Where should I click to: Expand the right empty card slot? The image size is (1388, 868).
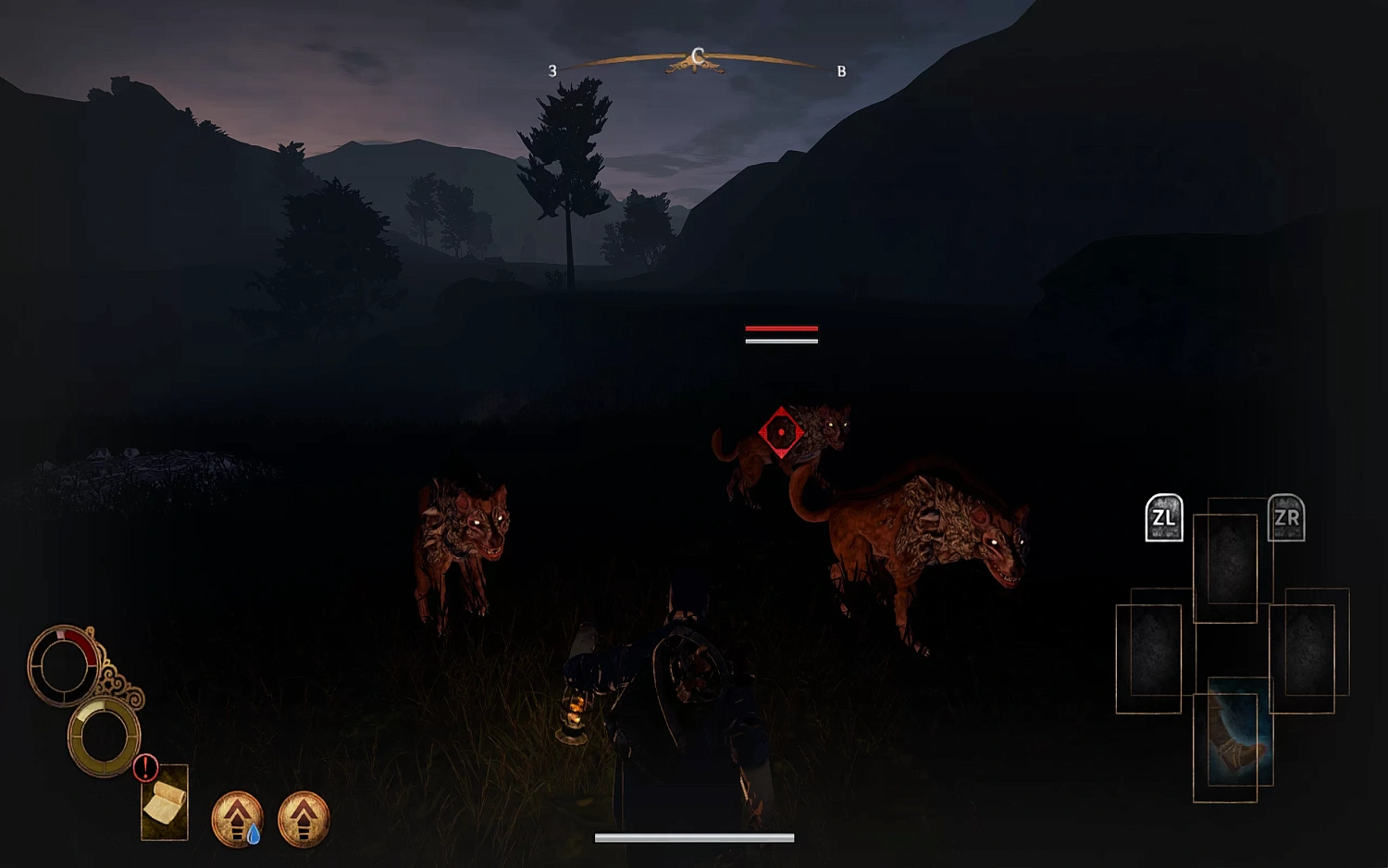[1305, 648]
